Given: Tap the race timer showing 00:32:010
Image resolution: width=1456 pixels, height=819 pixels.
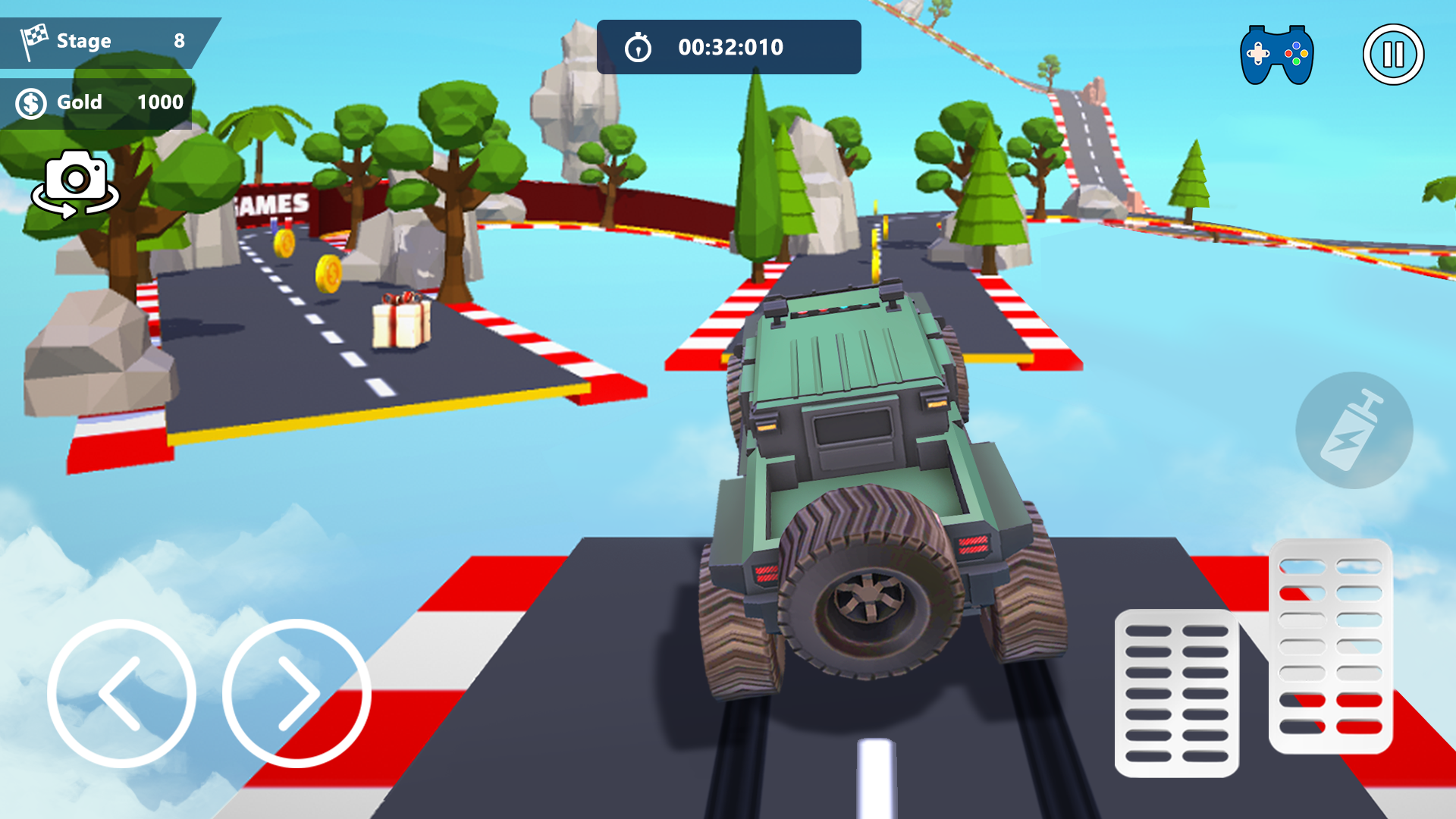Looking at the screenshot, I should coord(730,46).
